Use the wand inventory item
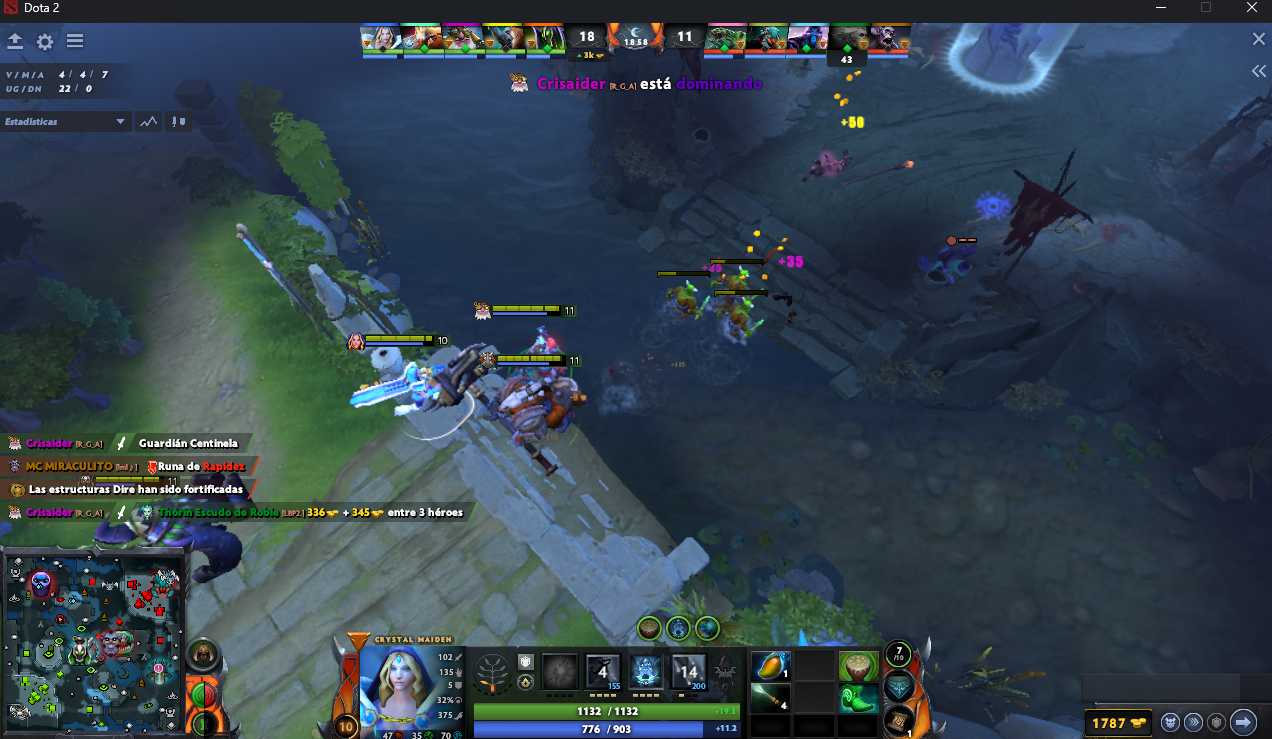1272x739 pixels. pyautogui.click(x=769, y=698)
